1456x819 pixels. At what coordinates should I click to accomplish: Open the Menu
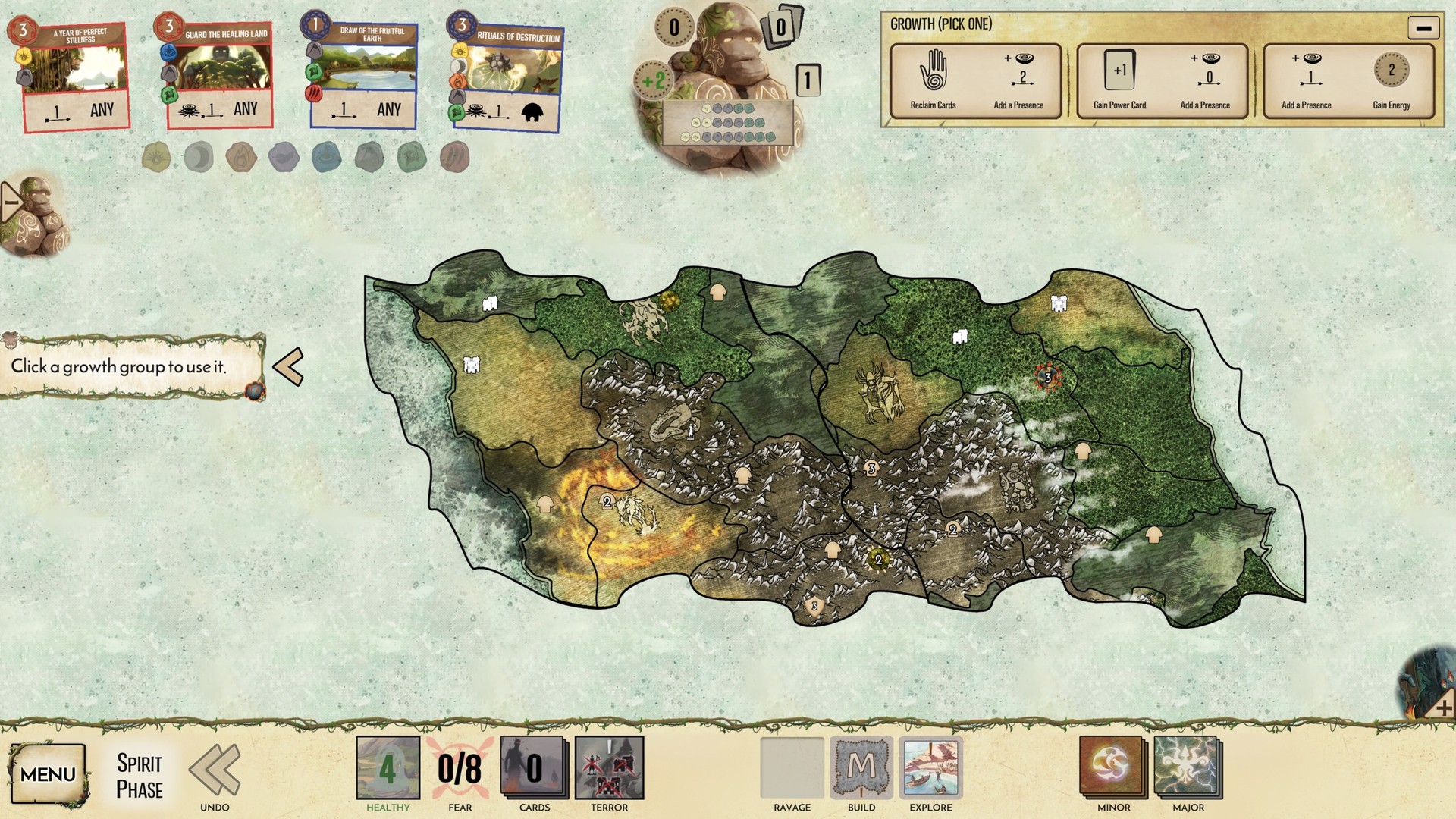click(49, 774)
